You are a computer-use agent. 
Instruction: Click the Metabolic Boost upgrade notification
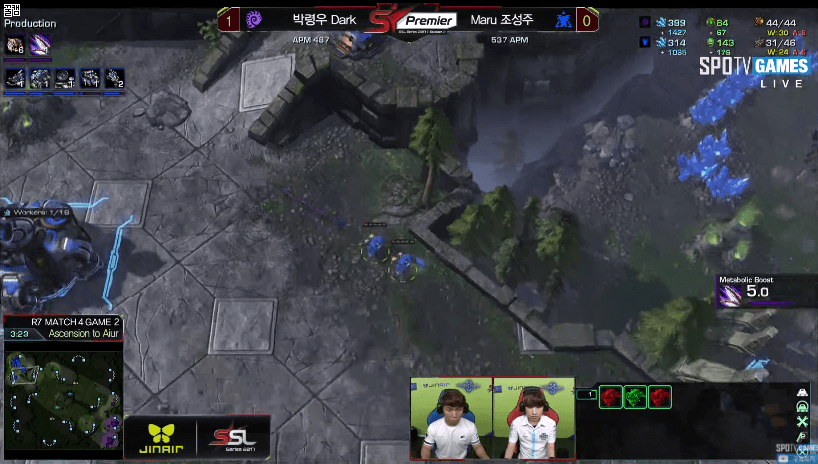pyautogui.click(x=757, y=291)
